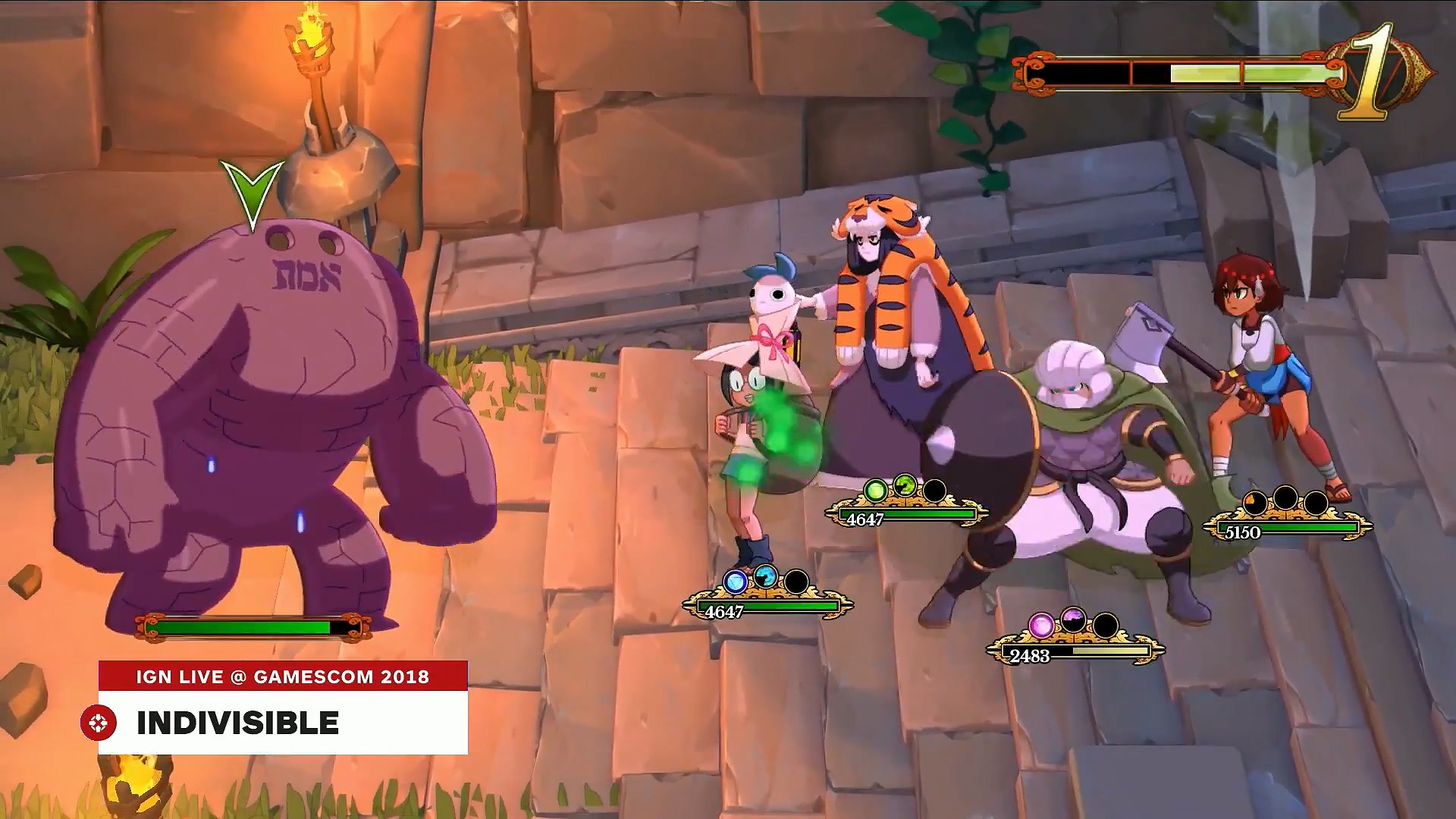
Task: Click the red IGN logo badge
Action: pos(99,723)
